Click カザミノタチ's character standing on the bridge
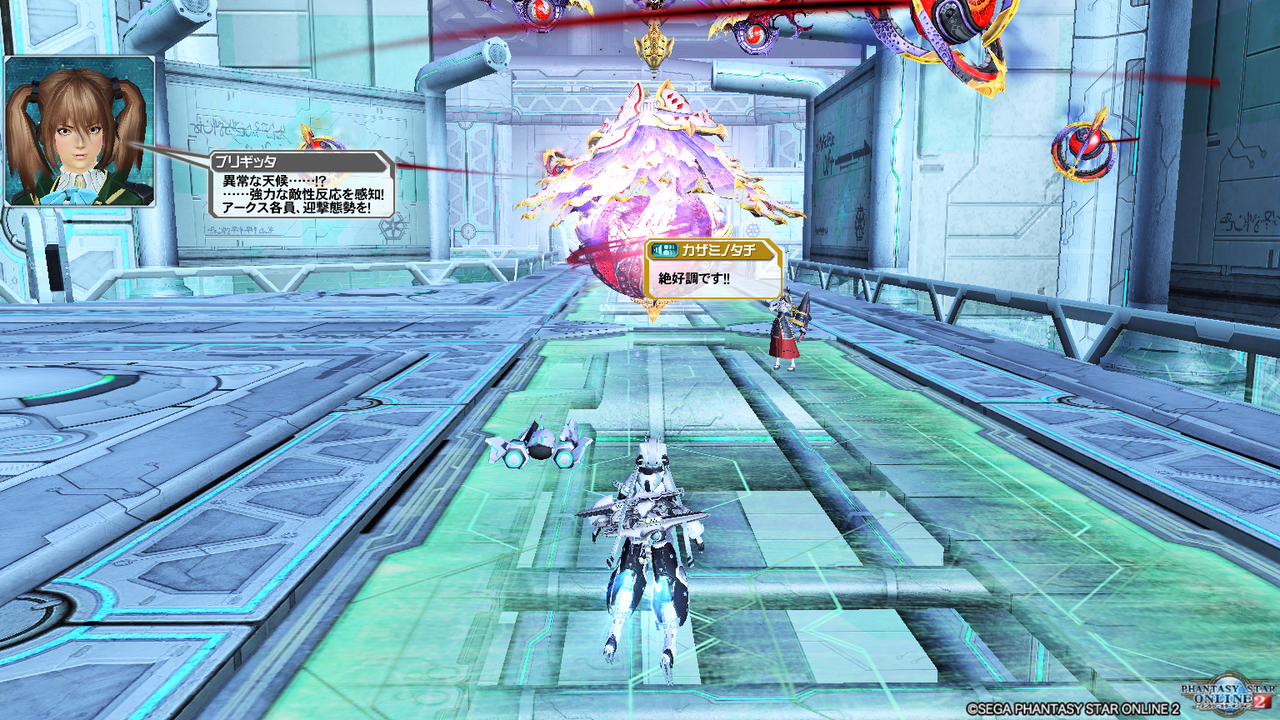This screenshot has width=1280, height=720. pos(787,330)
